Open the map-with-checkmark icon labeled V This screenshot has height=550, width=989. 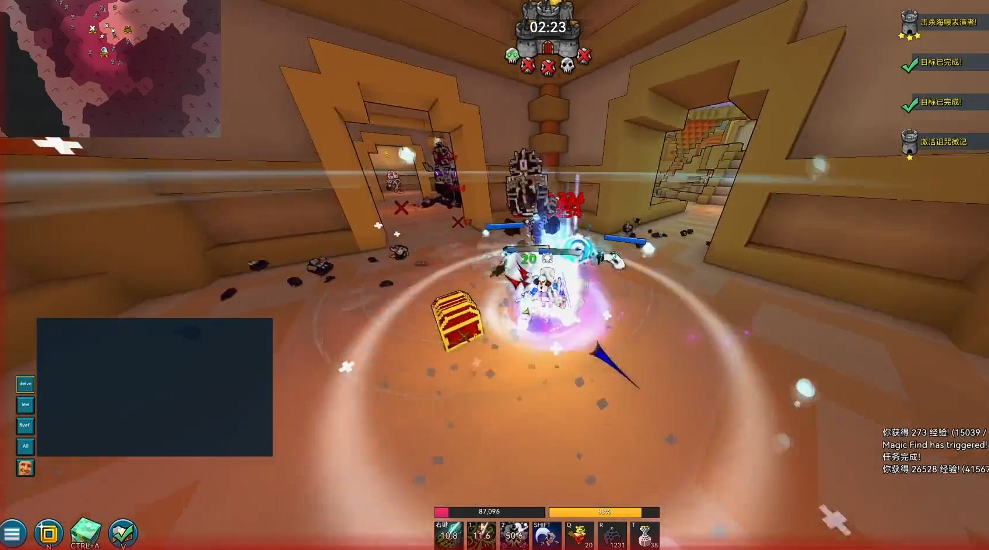point(123,533)
